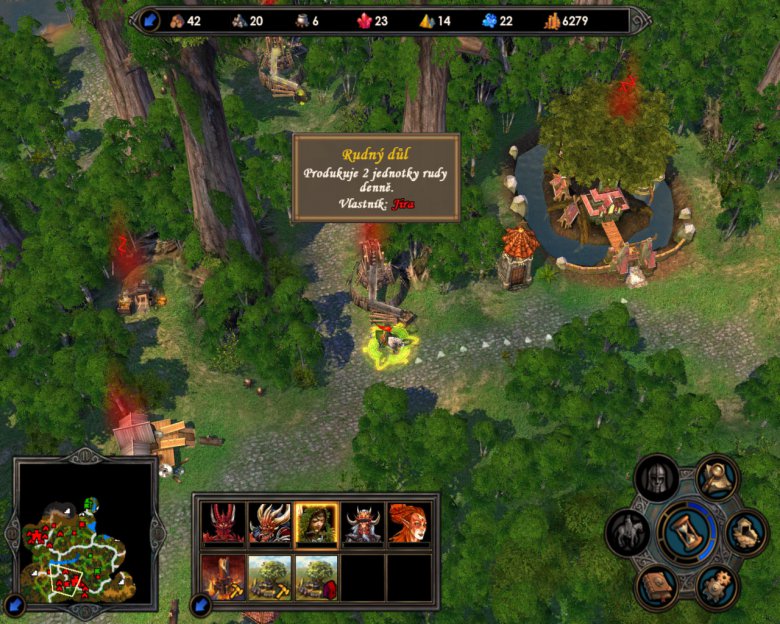Click the horse rider move button
The height and width of the screenshot is (624, 780).
point(628,532)
